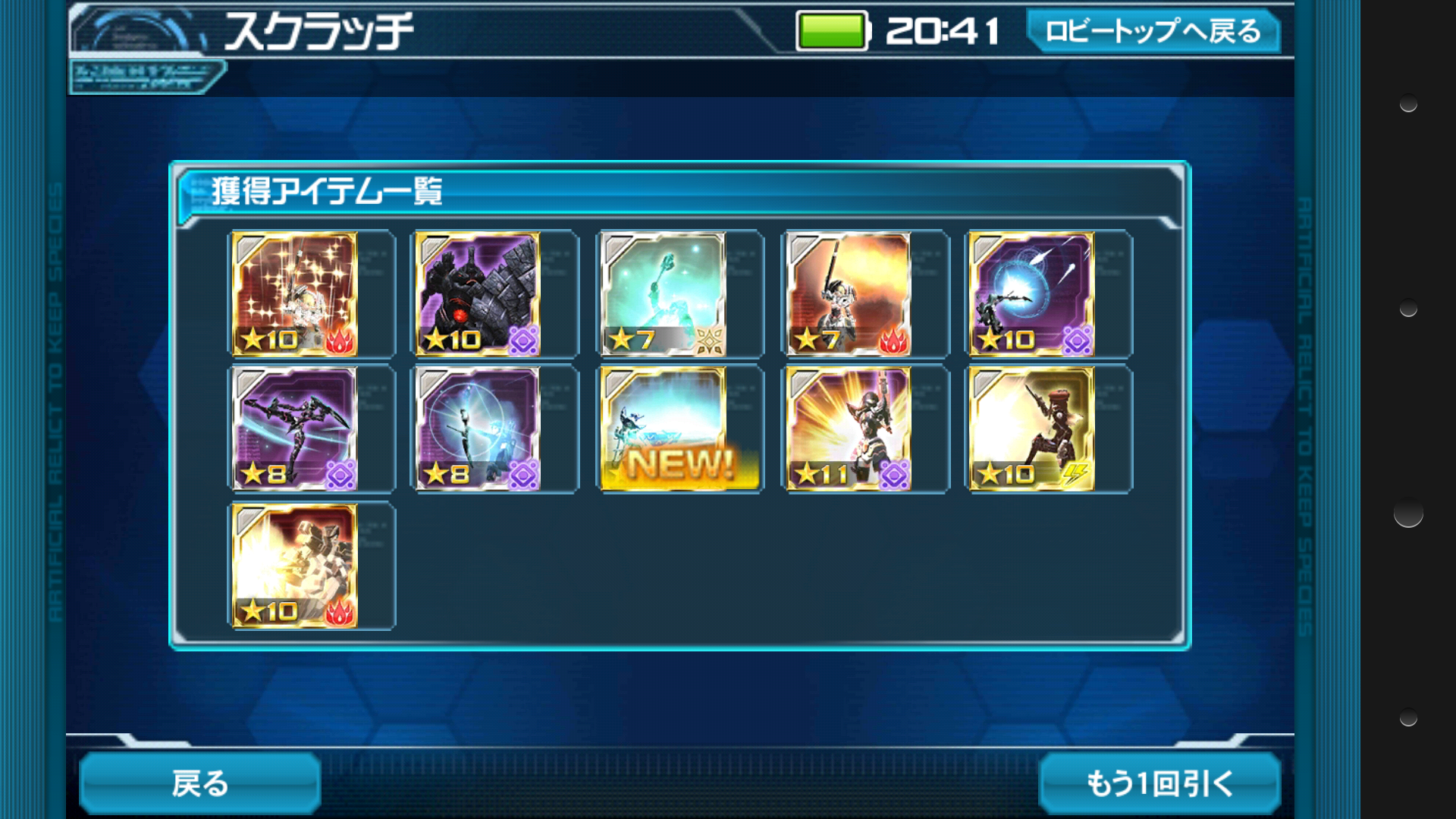
Task: Select the sparkling ★10 fire card
Action: point(294,294)
